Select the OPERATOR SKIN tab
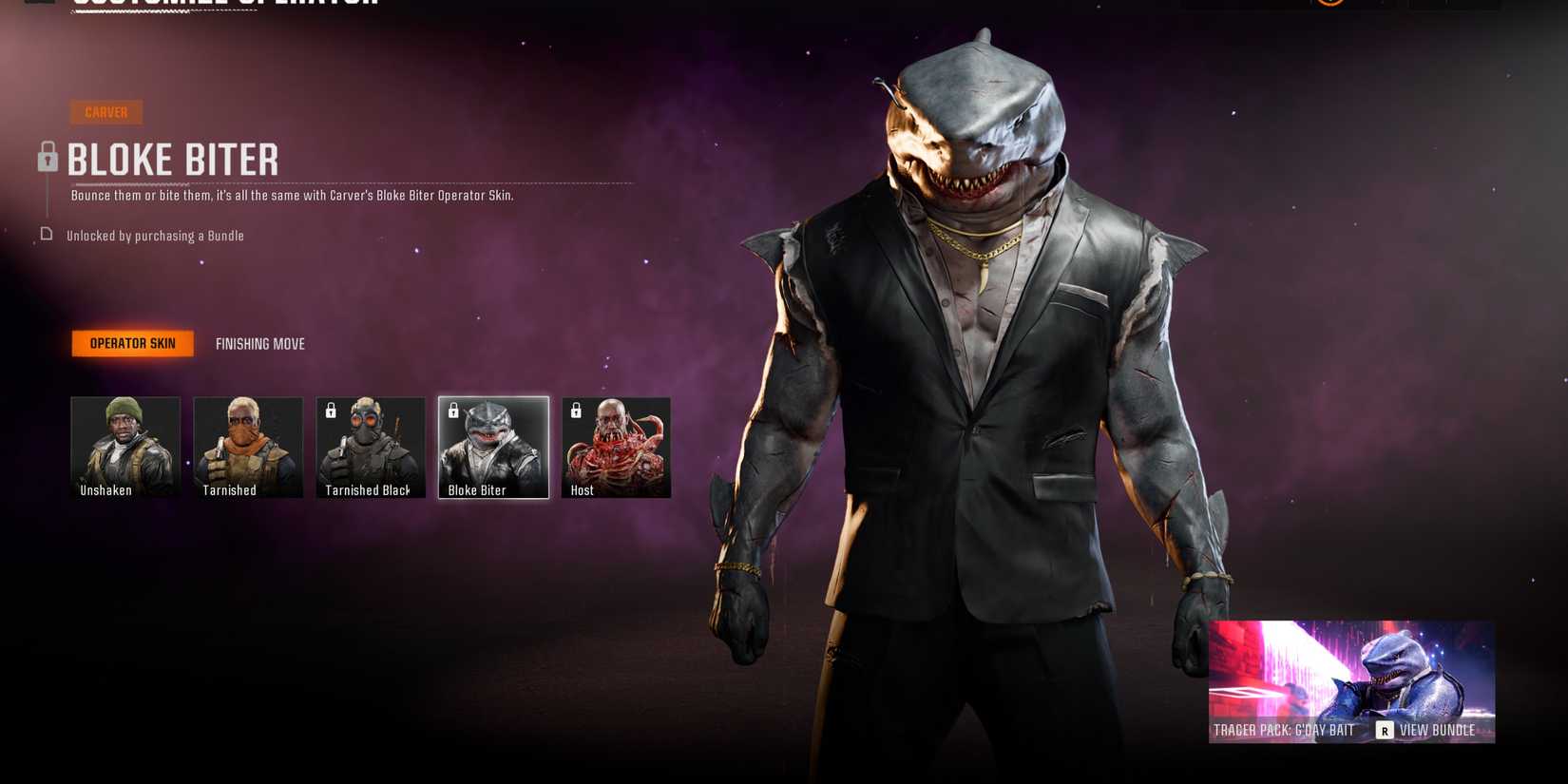Viewport: 1568px width, 784px height. point(132,343)
